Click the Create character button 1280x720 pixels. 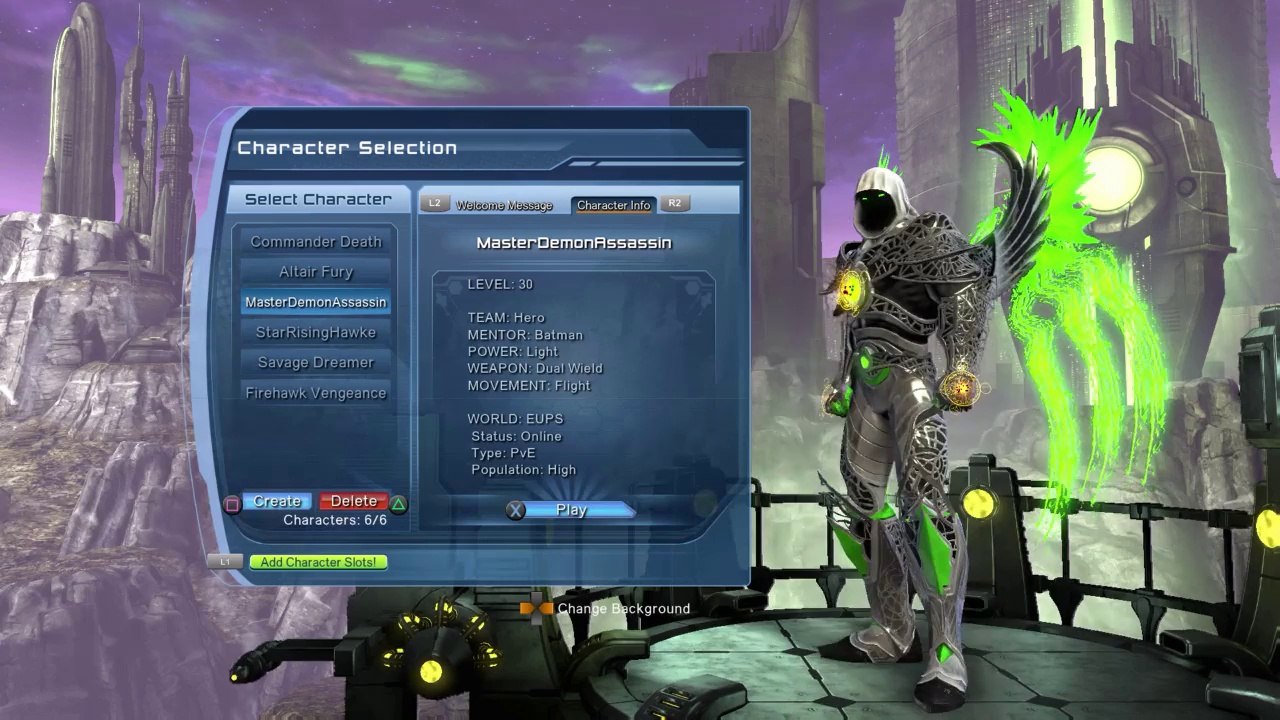point(277,501)
